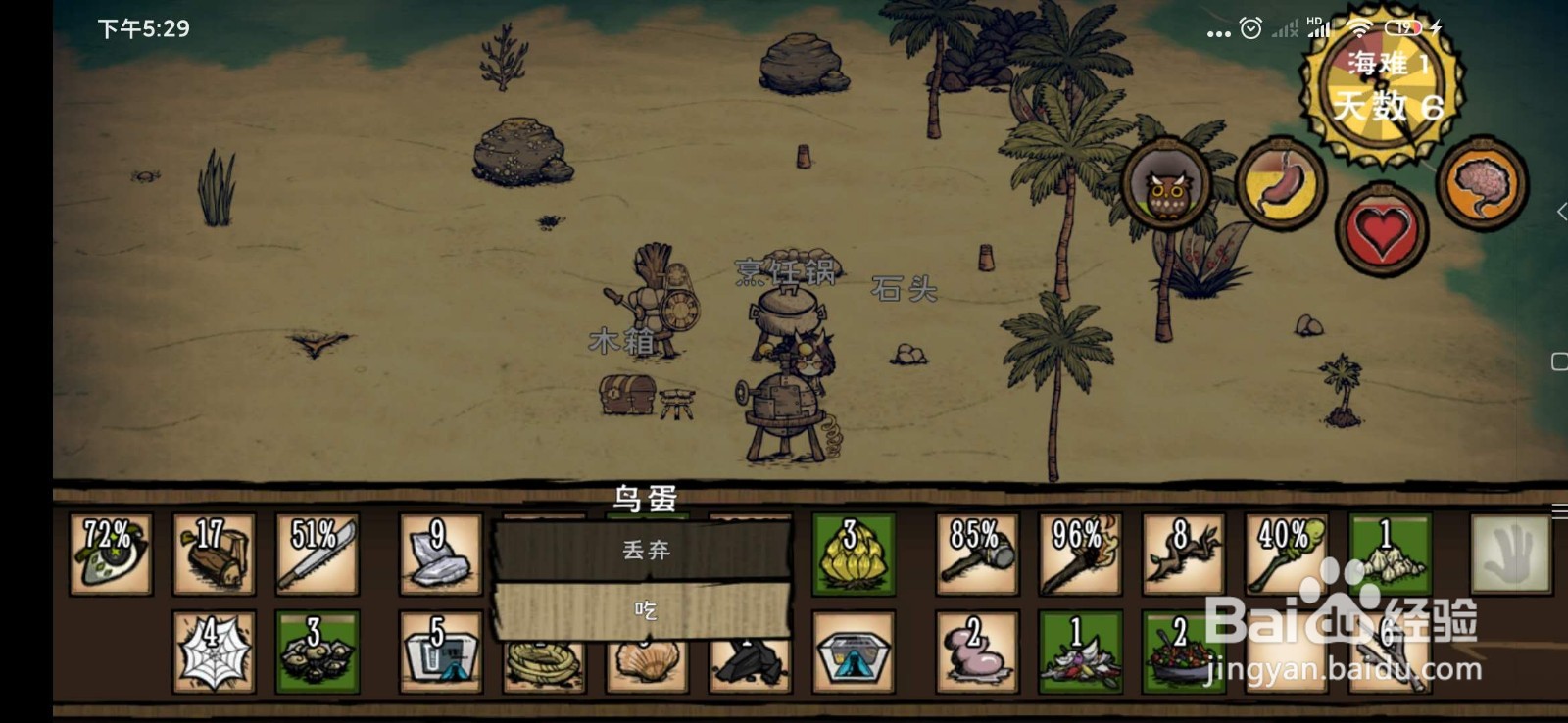The width and height of the screenshot is (1568, 723).
Task: Select the hammer at 85% durability
Action: [976, 554]
